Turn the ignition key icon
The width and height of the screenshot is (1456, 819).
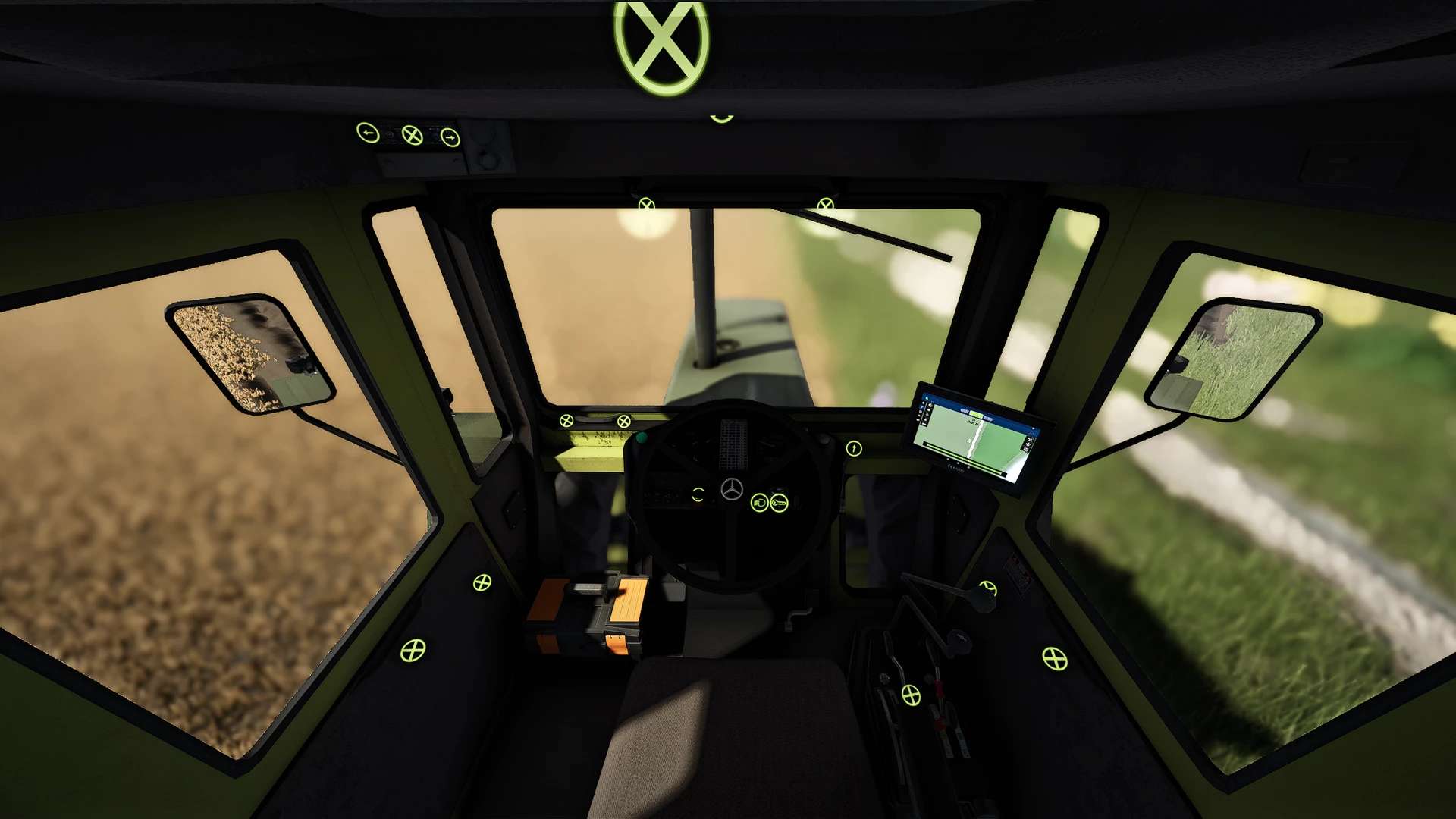pos(779,503)
